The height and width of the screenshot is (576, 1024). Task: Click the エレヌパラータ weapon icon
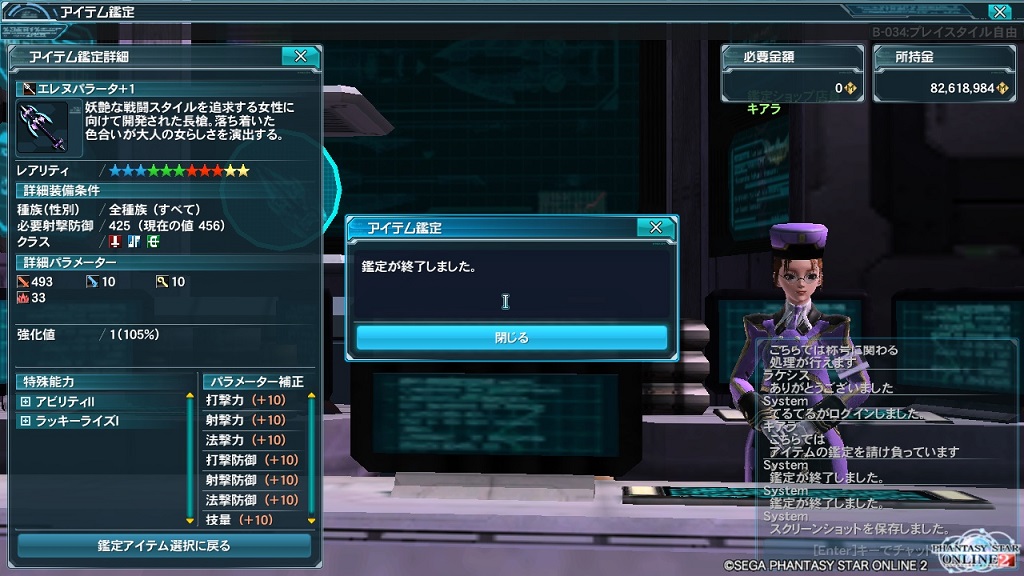click(42, 127)
